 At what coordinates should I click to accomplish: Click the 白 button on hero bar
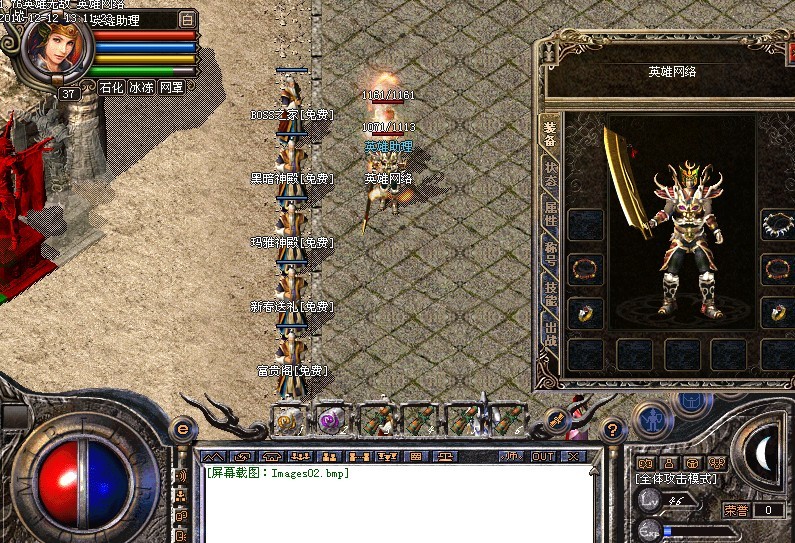coord(188,19)
